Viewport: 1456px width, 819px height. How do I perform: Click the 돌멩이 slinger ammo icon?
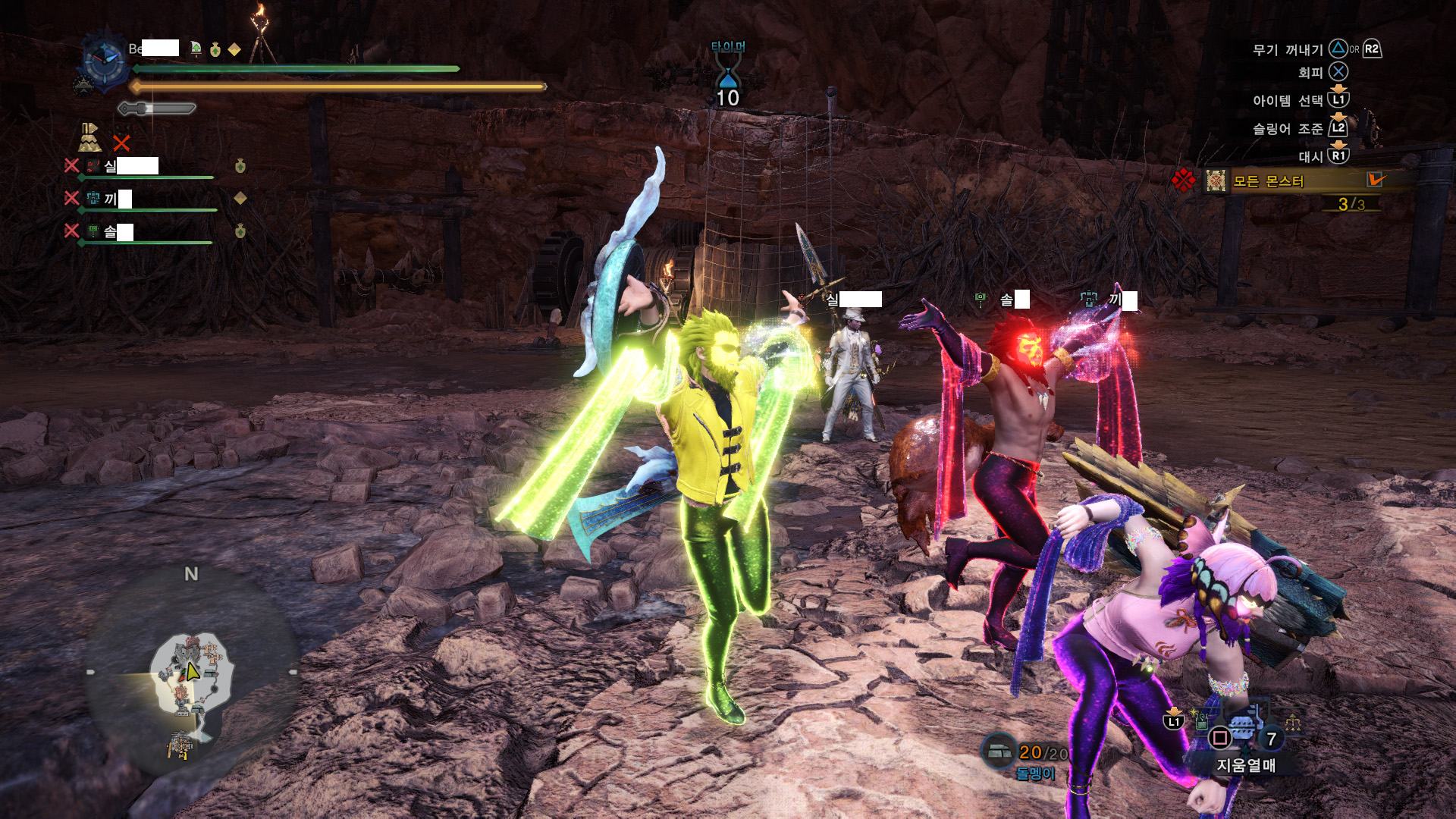coord(998,750)
